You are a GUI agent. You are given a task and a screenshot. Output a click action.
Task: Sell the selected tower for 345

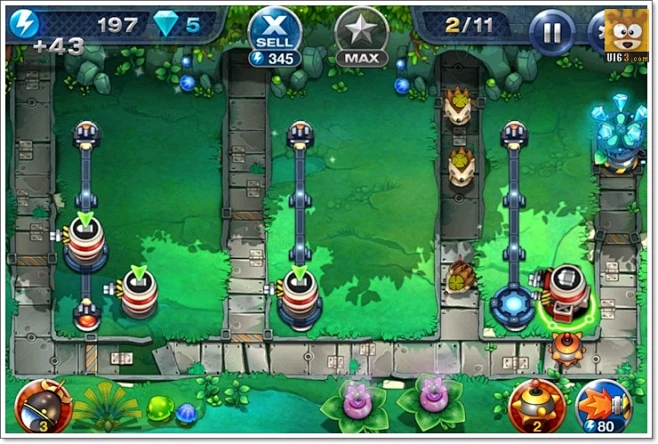click(x=274, y=33)
